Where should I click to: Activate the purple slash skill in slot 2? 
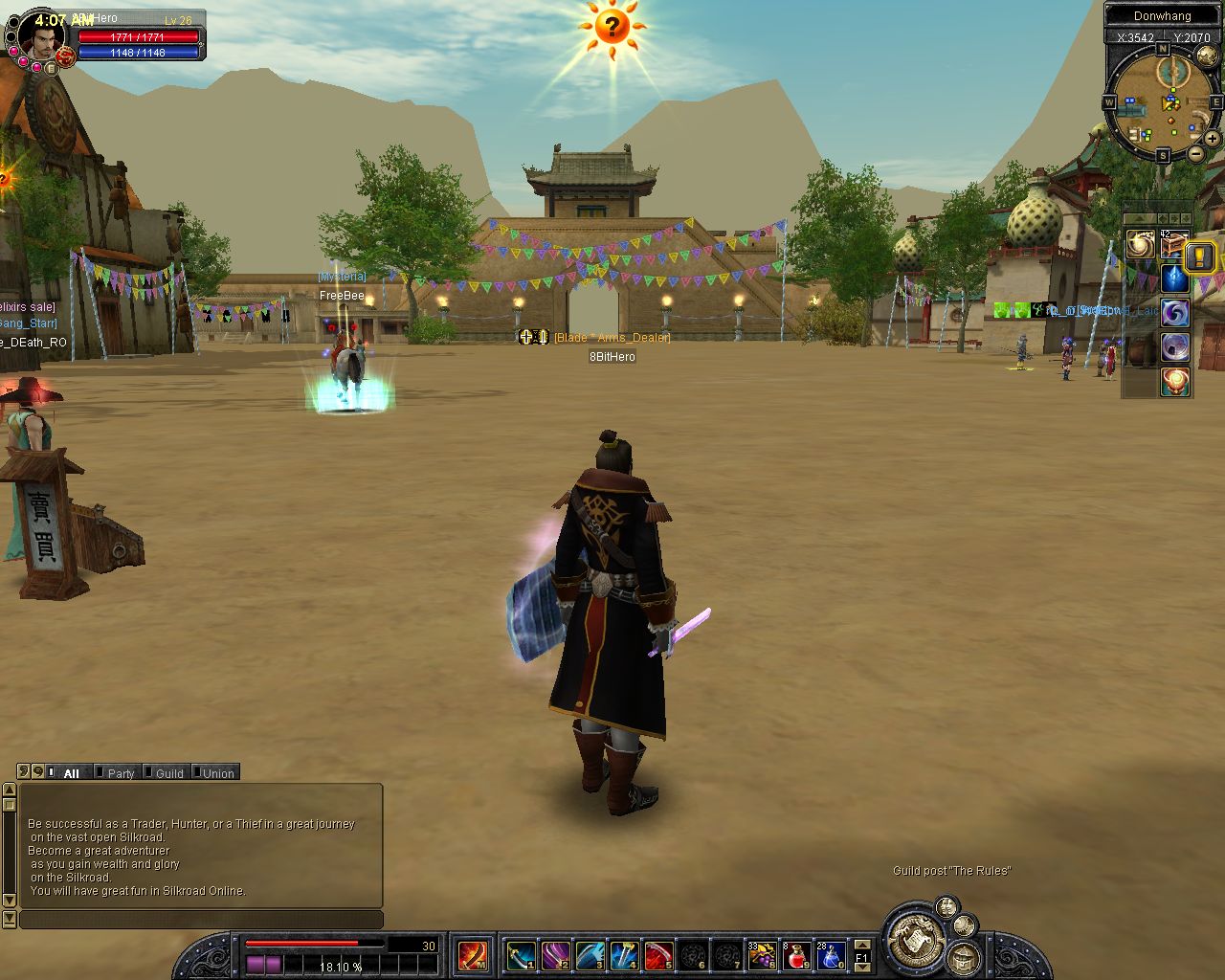555,955
